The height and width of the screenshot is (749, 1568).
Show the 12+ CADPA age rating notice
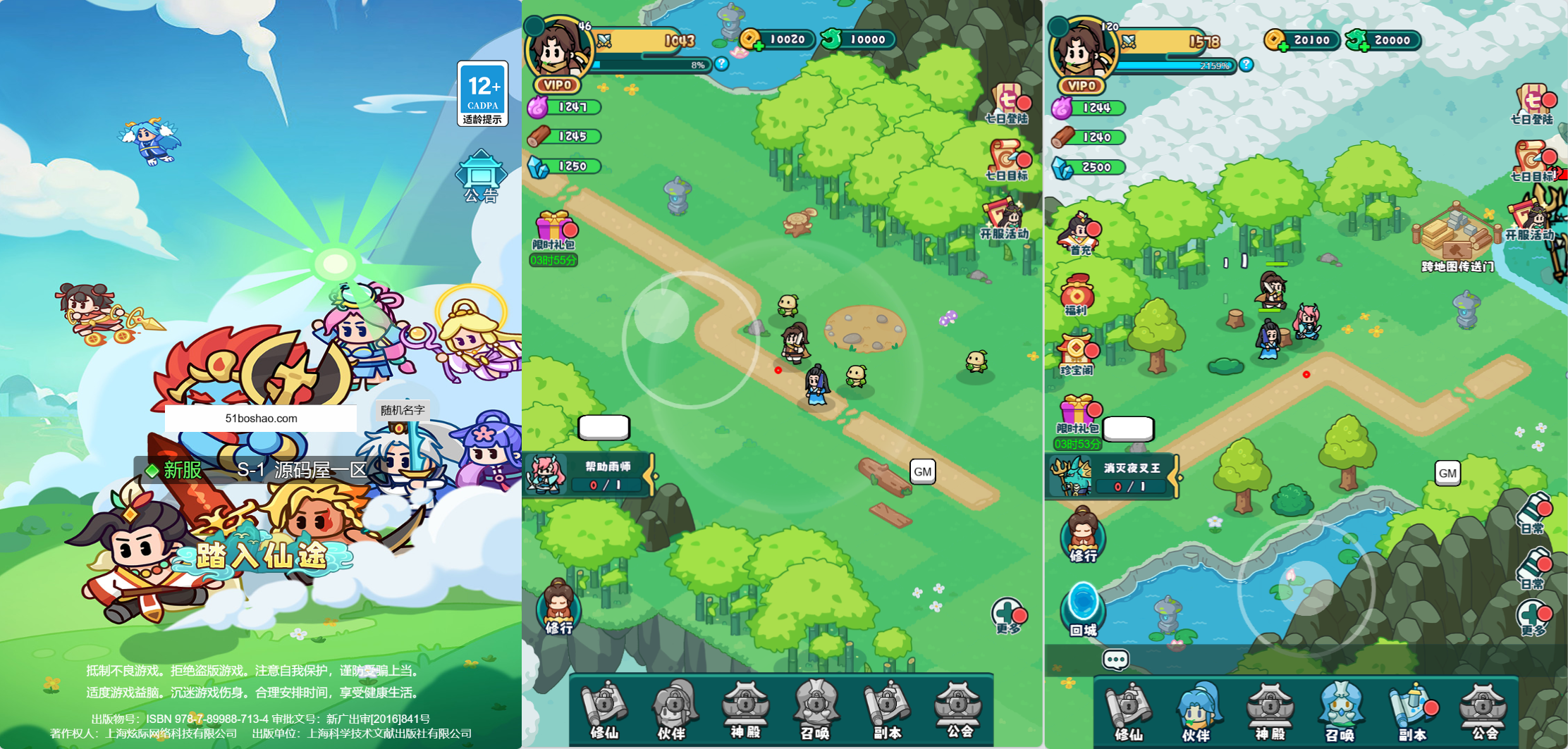coord(482,94)
